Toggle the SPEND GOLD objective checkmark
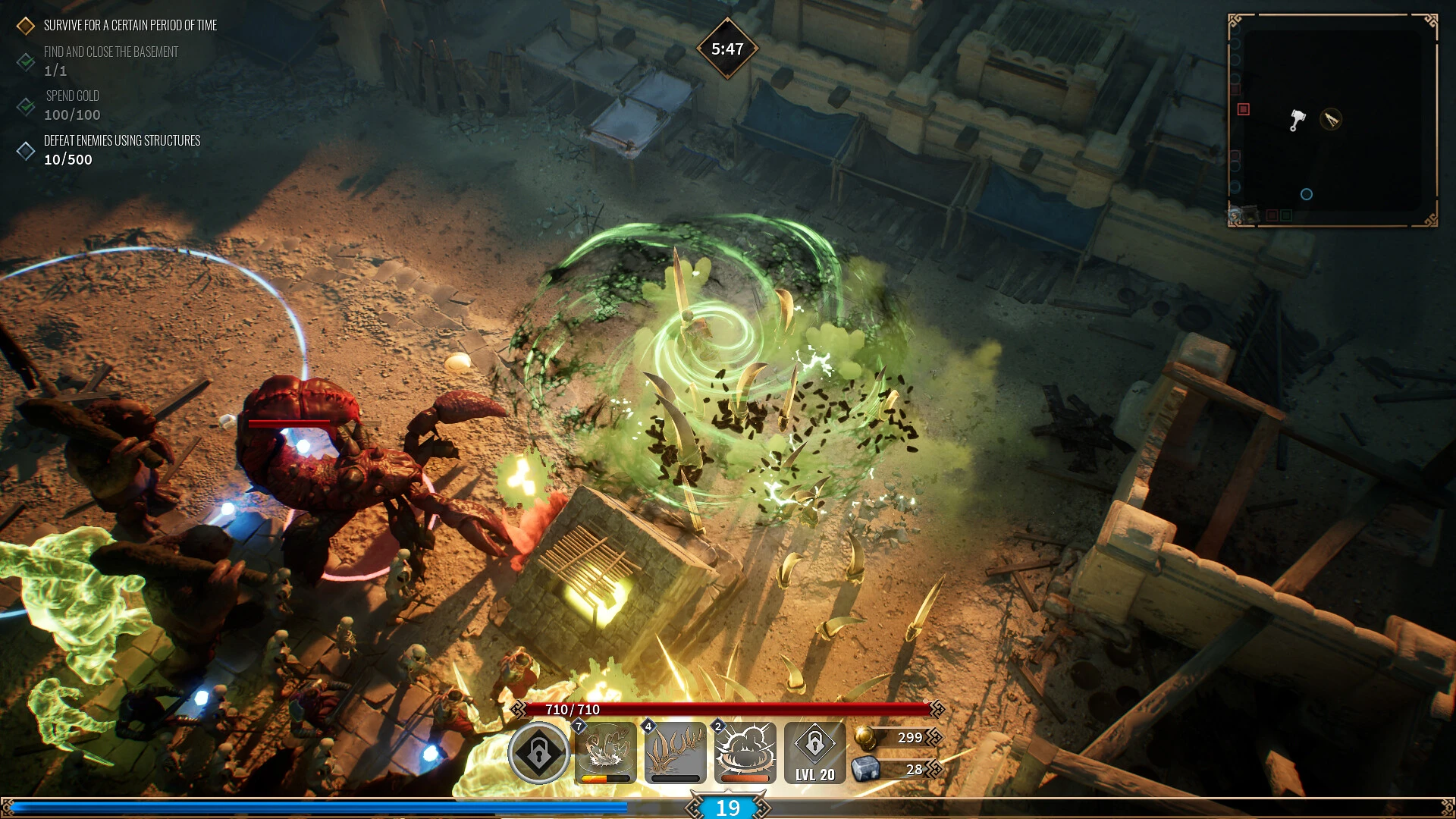 click(25, 106)
